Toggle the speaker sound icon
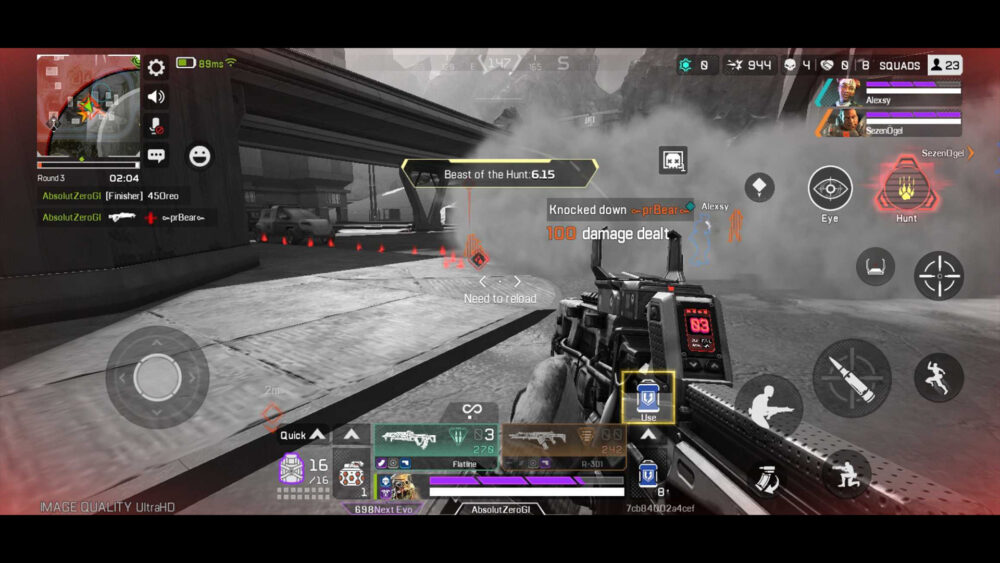This screenshot has width=1000, height=563. coord(156,97)
